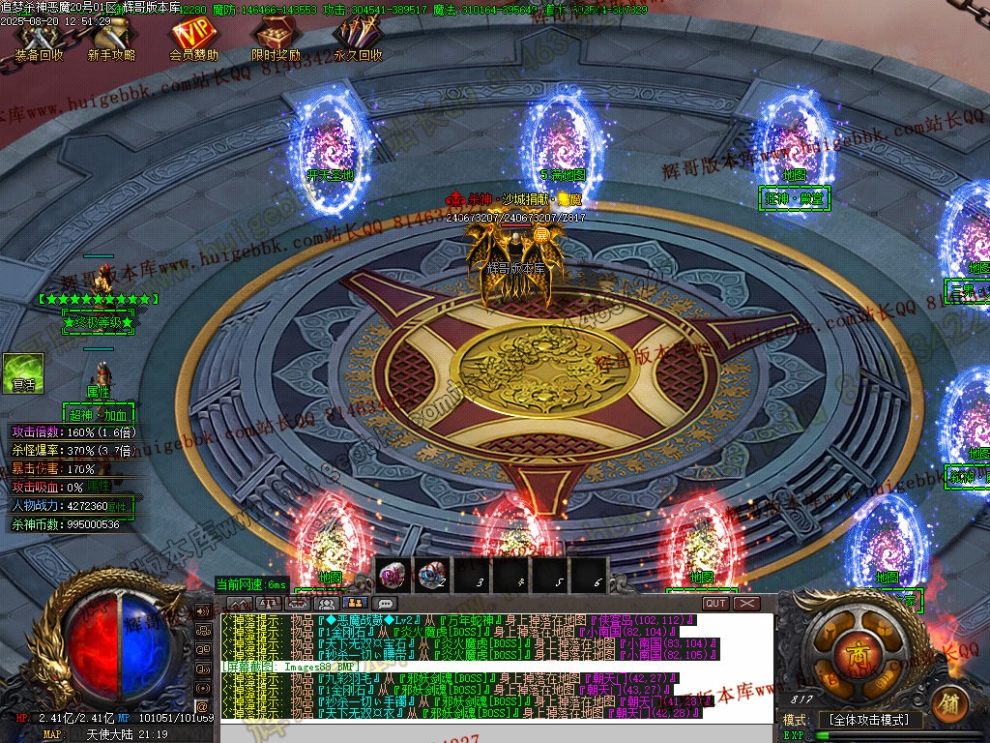Close the chat panel with the X button
Image resolution: width=990 pixels, height=743 pixels.
pyautogui.click(x=747, y=603)
